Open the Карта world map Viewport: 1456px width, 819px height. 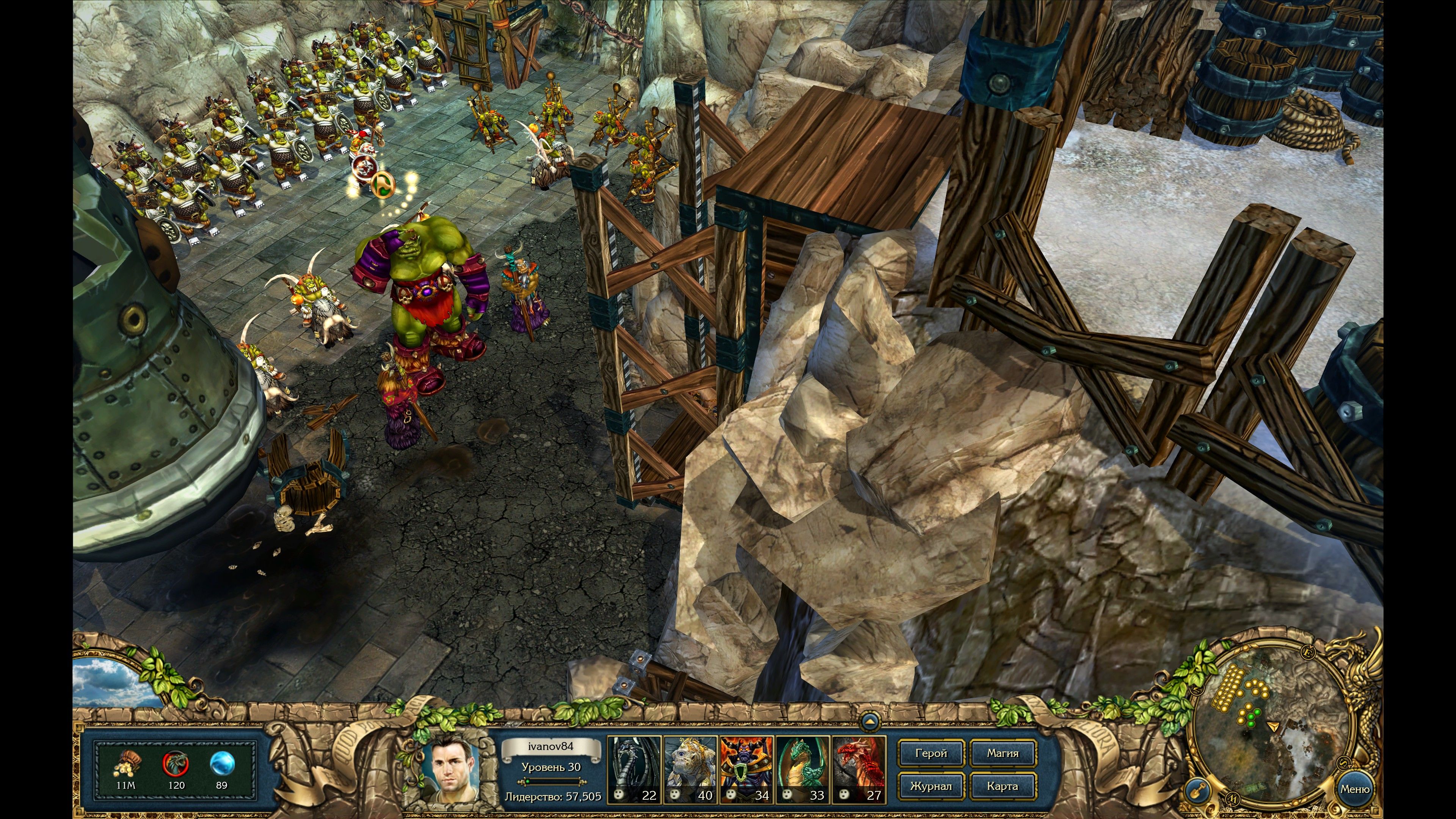[x=1003, y=786]
